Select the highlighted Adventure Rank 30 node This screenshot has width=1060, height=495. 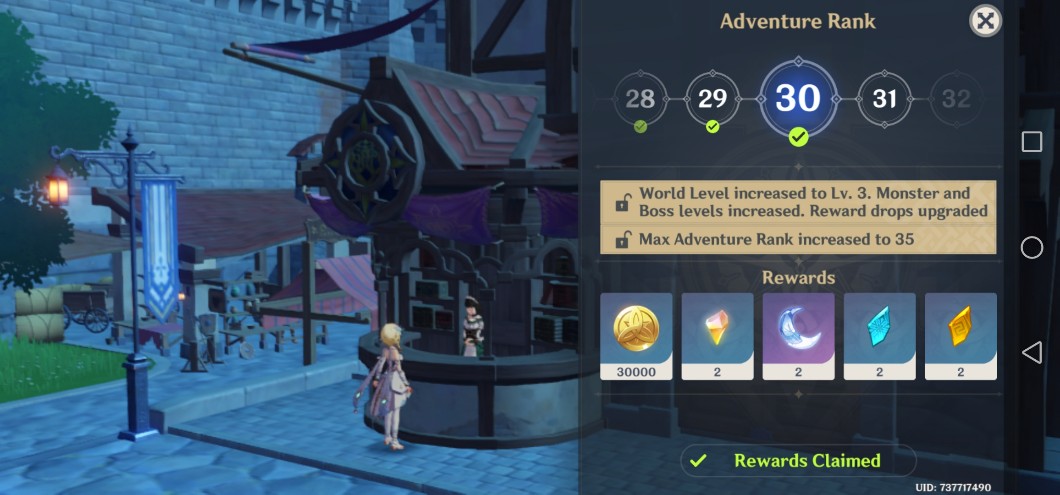798,98
